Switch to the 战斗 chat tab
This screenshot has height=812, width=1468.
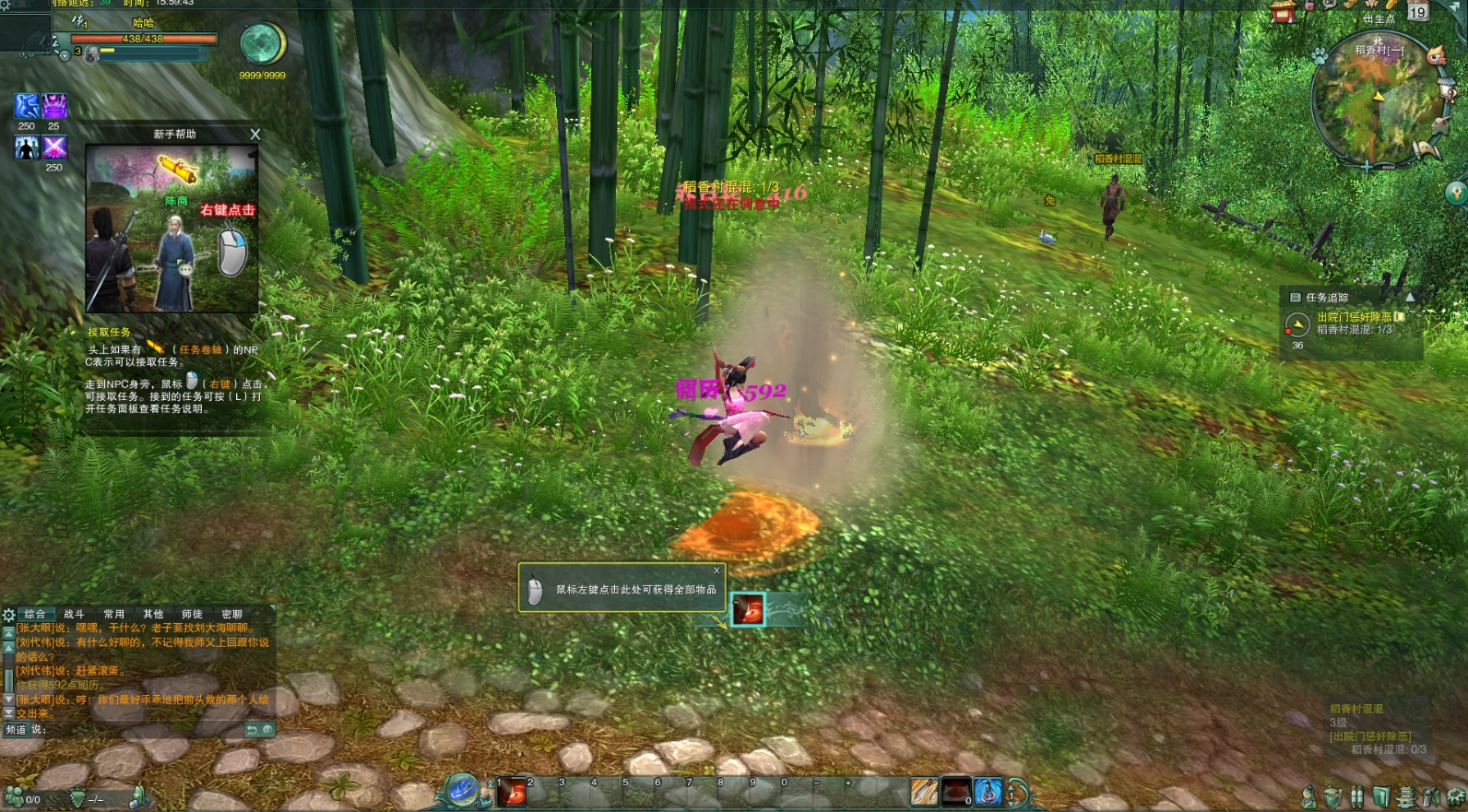pyautogui.click(x=74, y=614)
